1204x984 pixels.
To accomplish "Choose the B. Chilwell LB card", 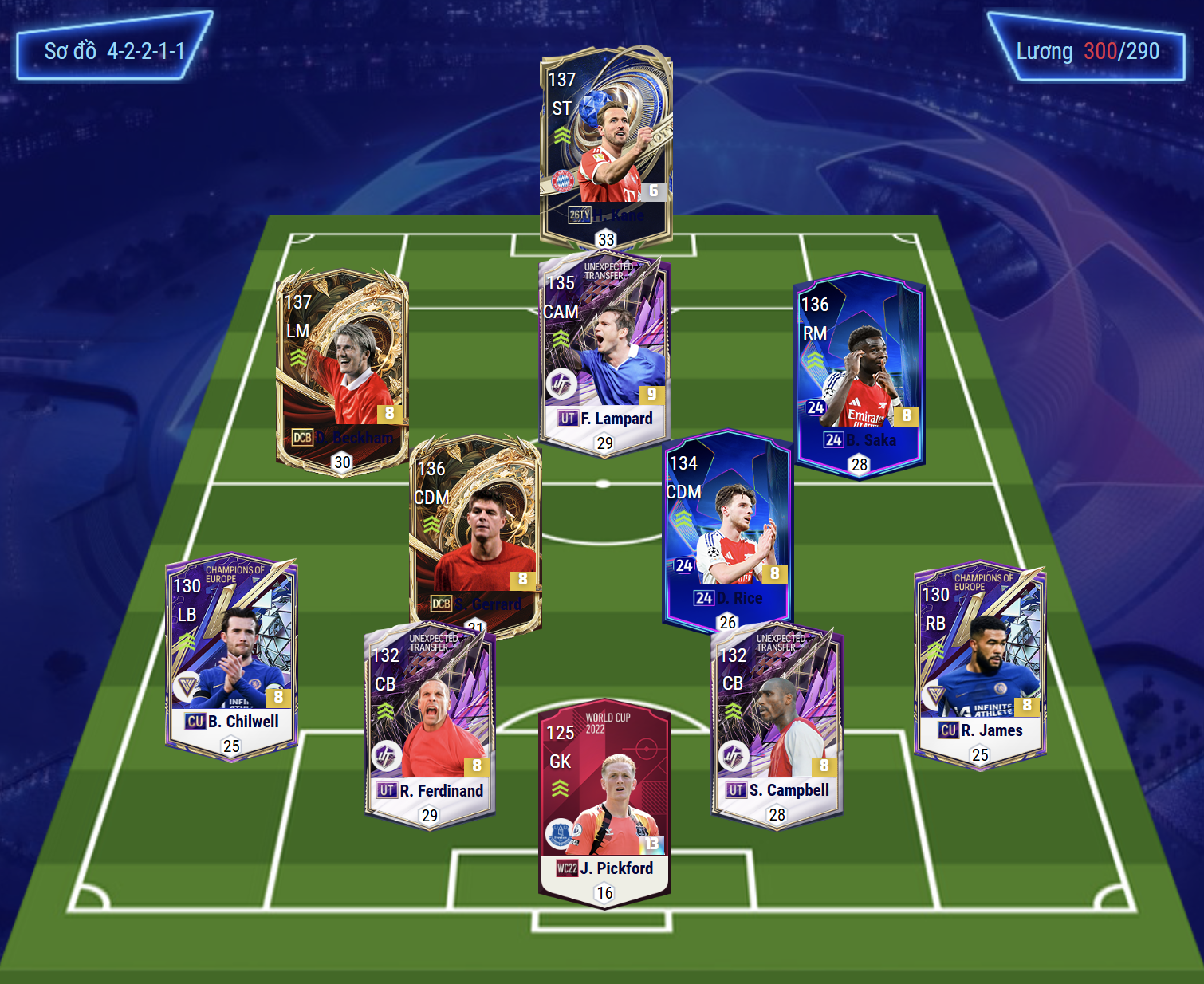I will (x=231, y=655).
